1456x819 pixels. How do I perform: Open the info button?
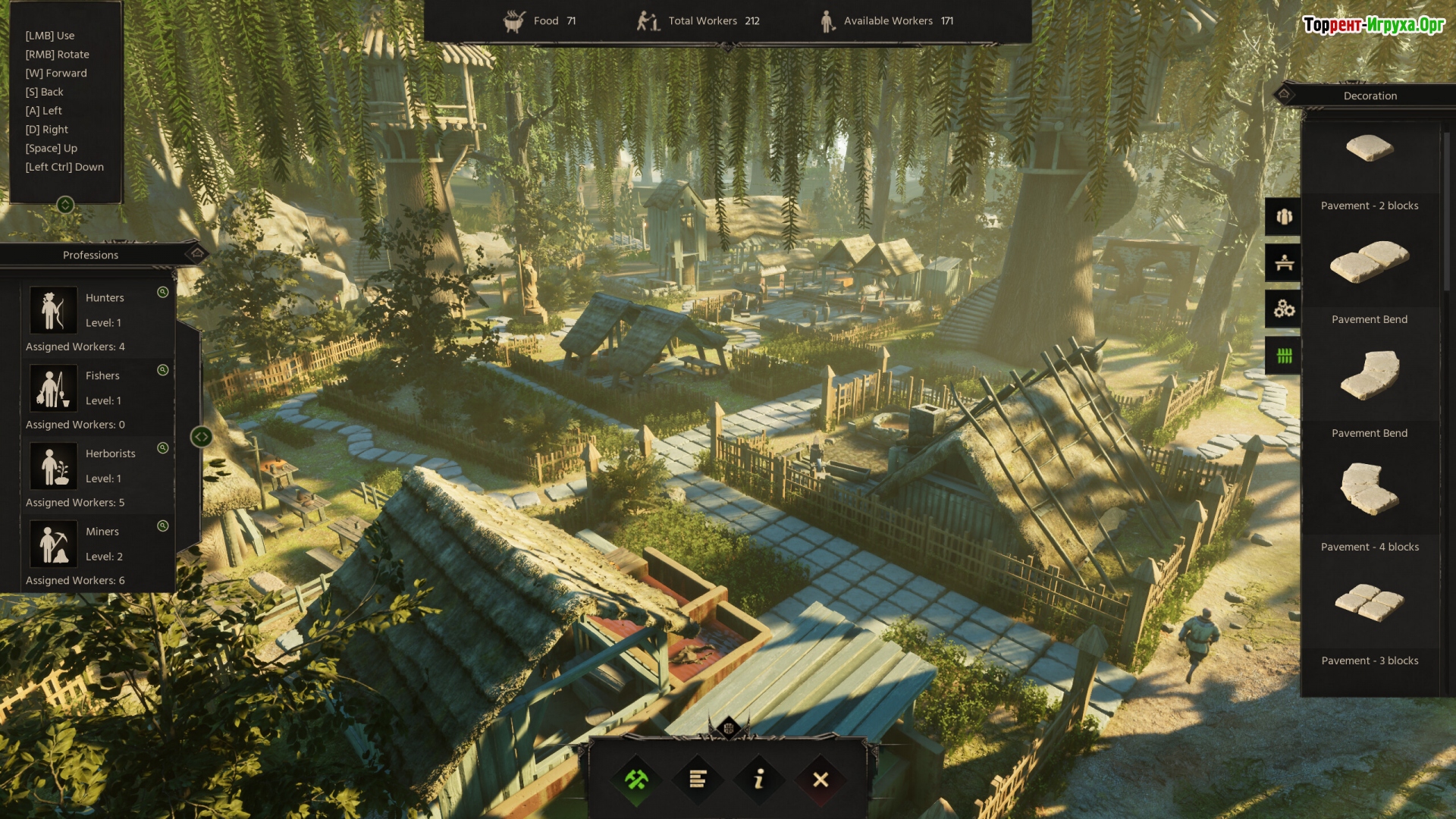tap(759, 780)
